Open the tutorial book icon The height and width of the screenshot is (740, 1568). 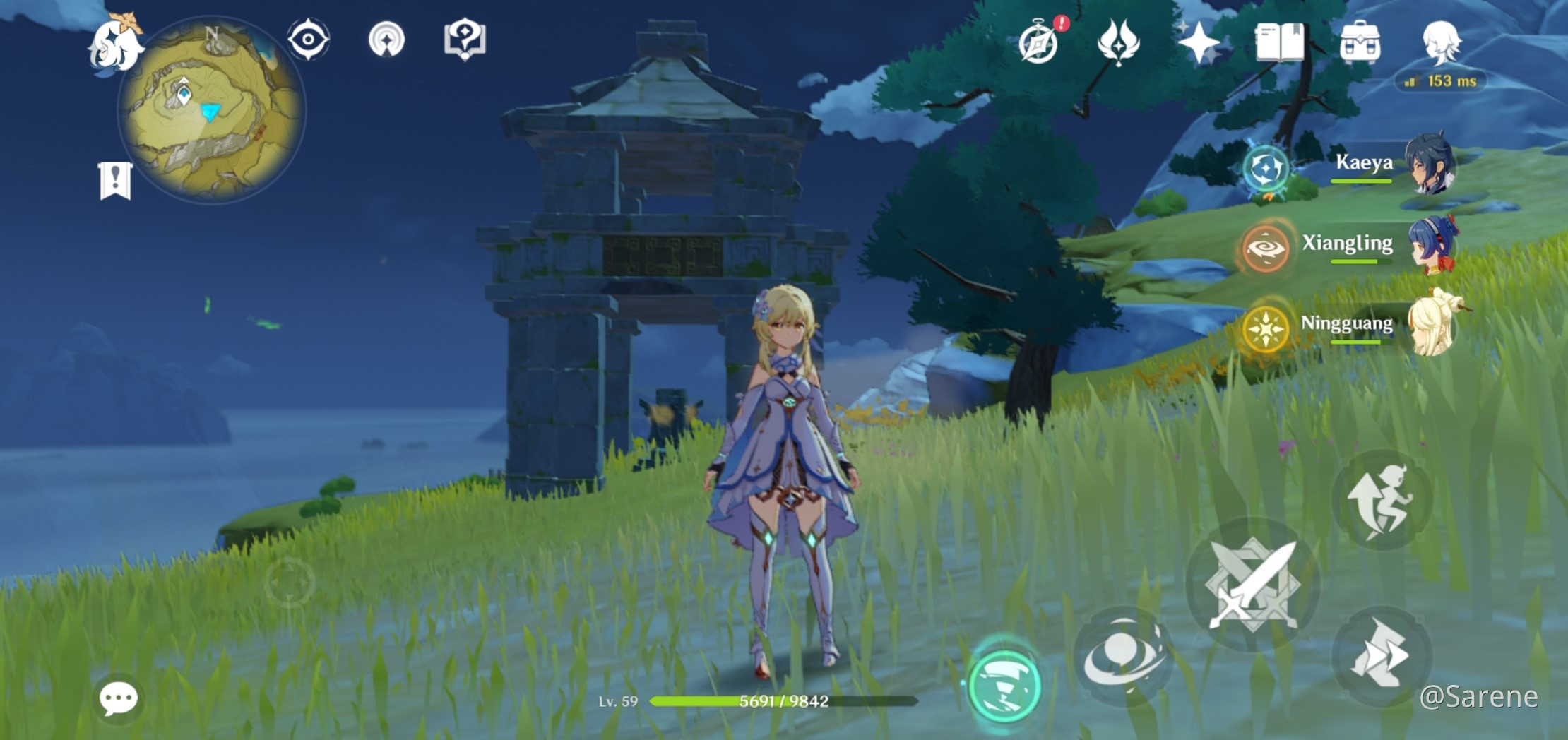pos(1279,42)
